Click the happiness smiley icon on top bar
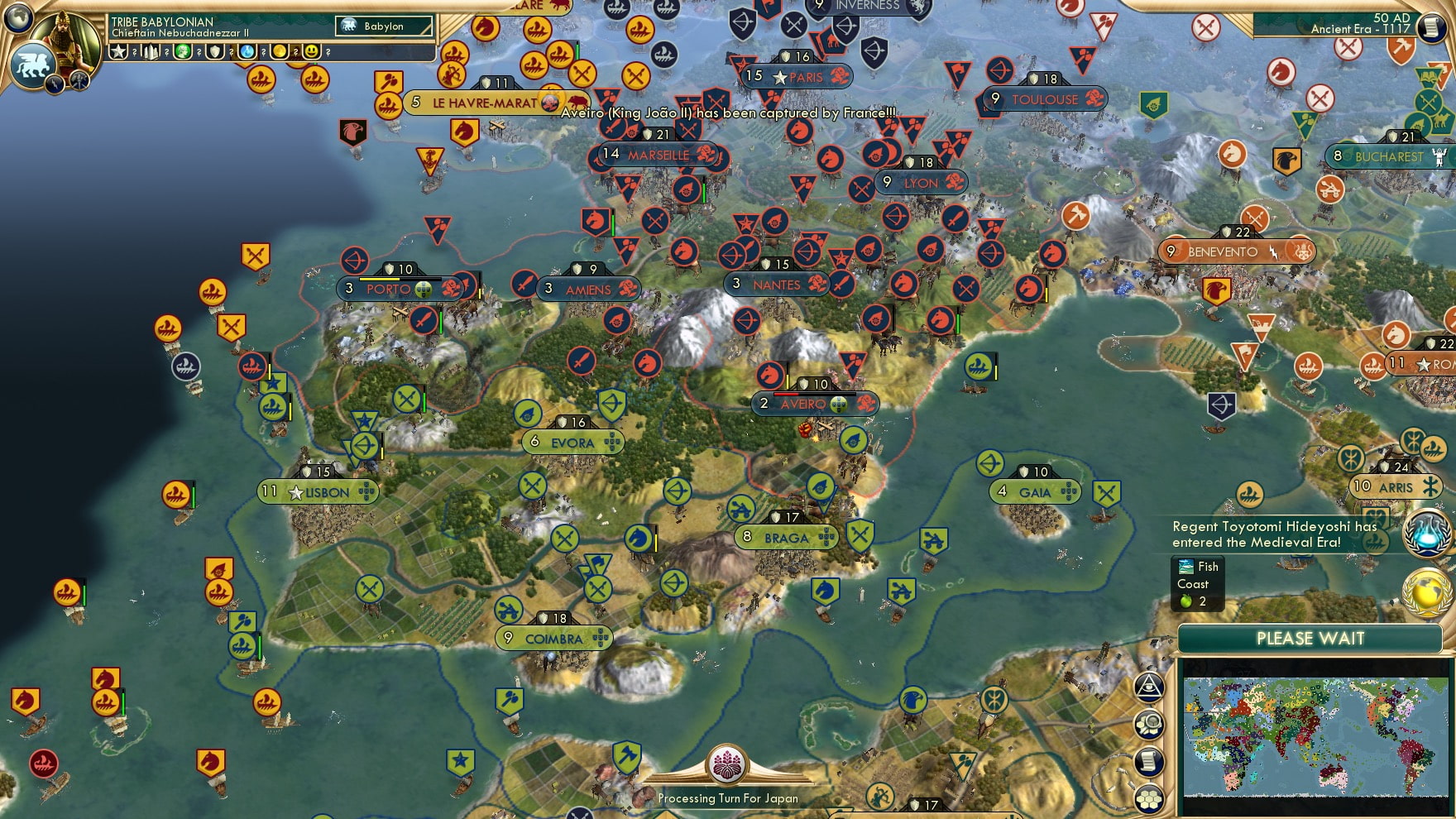Viewport: 1456px width, 819px height. click(x=312, y=52)
